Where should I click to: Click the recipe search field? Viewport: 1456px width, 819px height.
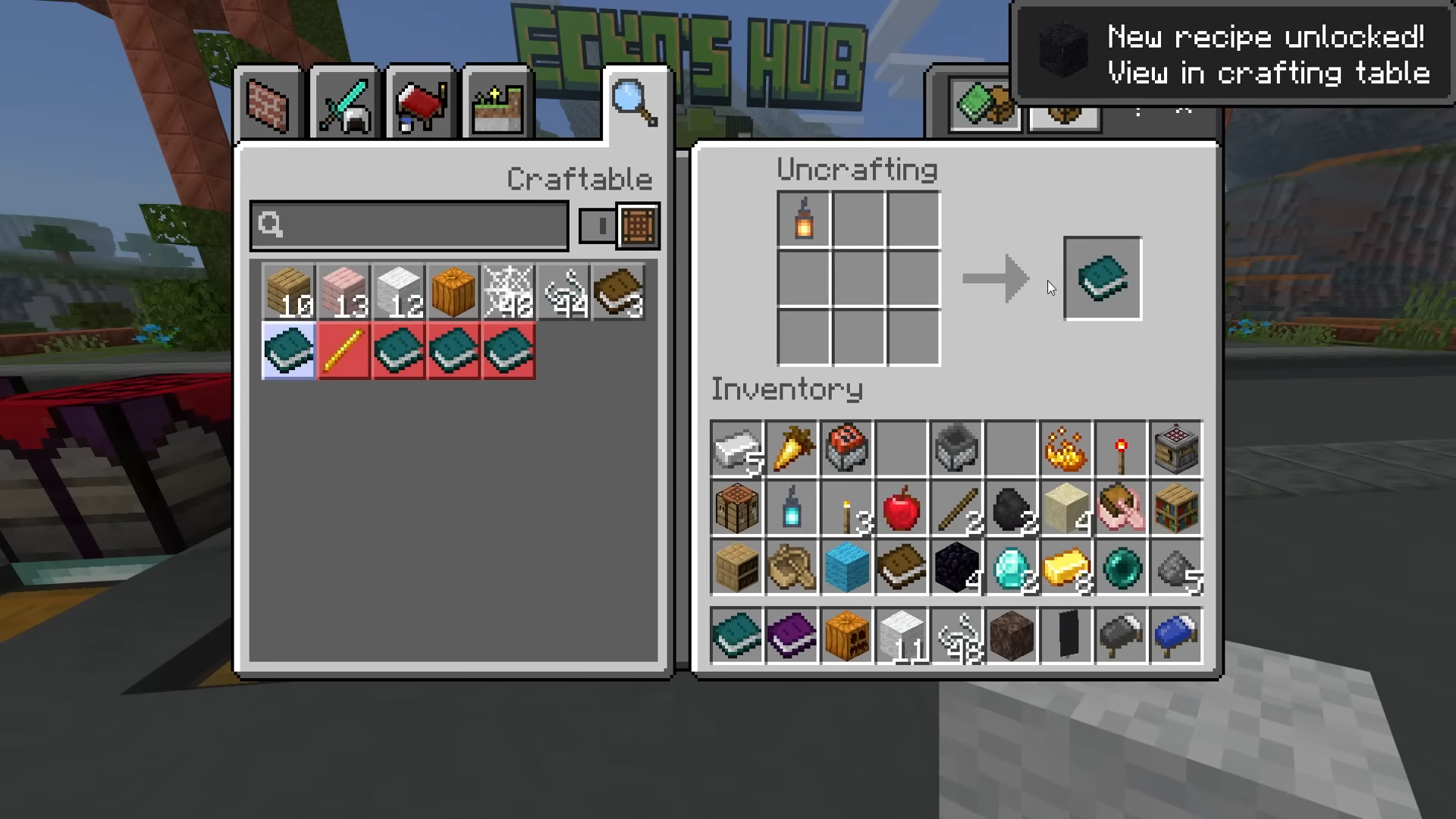[409, 225]
